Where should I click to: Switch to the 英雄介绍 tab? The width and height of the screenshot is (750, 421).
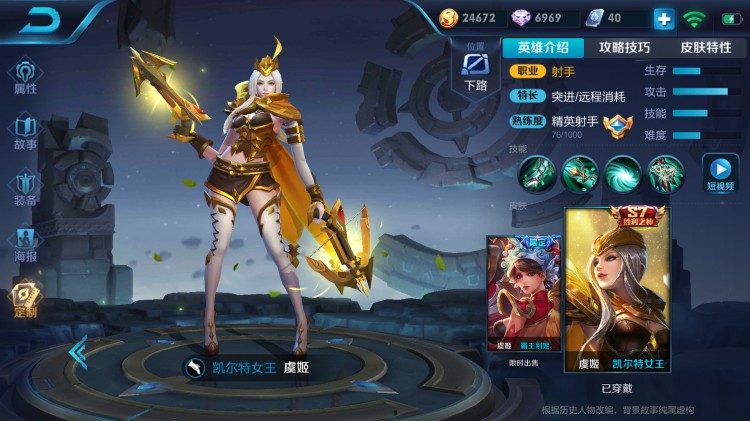543,47
